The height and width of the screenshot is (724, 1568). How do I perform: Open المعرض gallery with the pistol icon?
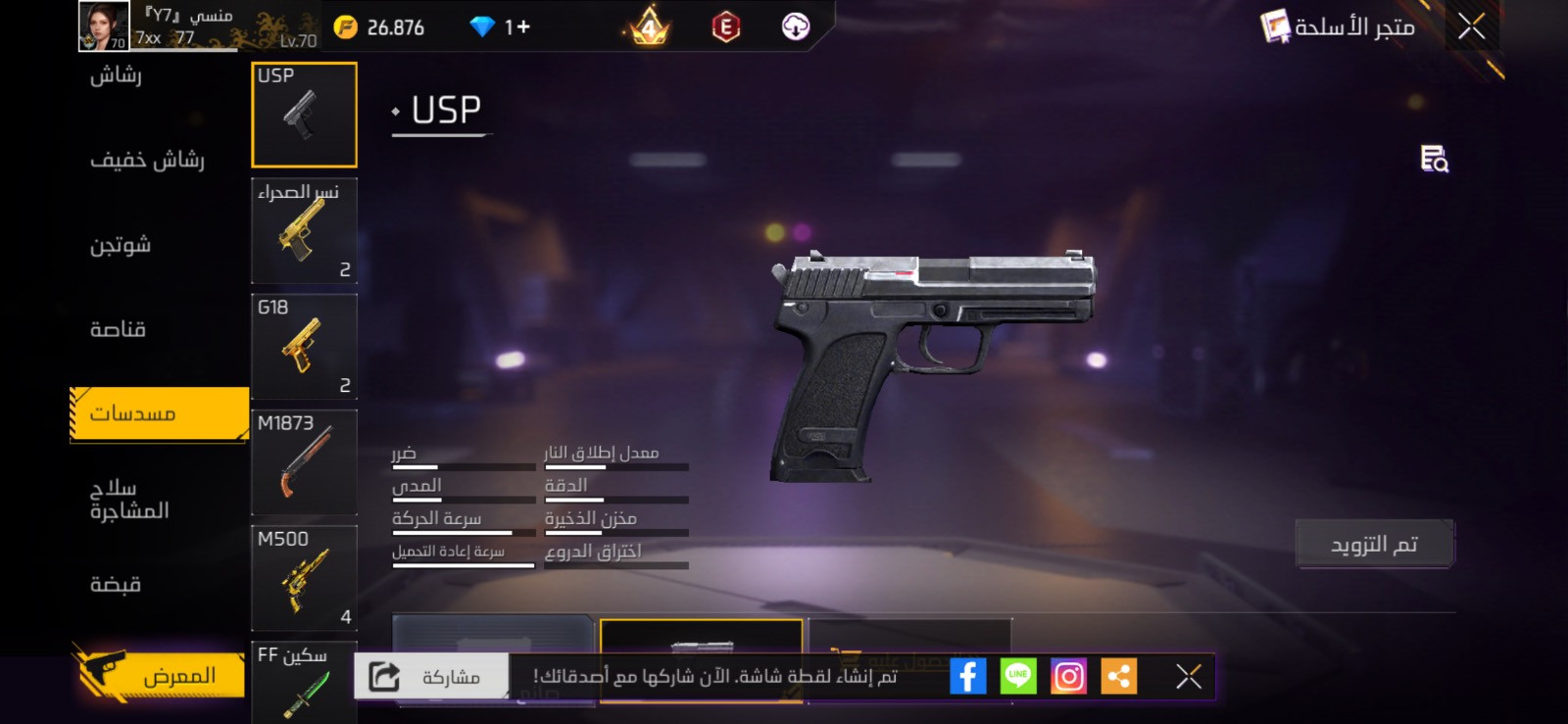tap(157, 674)
